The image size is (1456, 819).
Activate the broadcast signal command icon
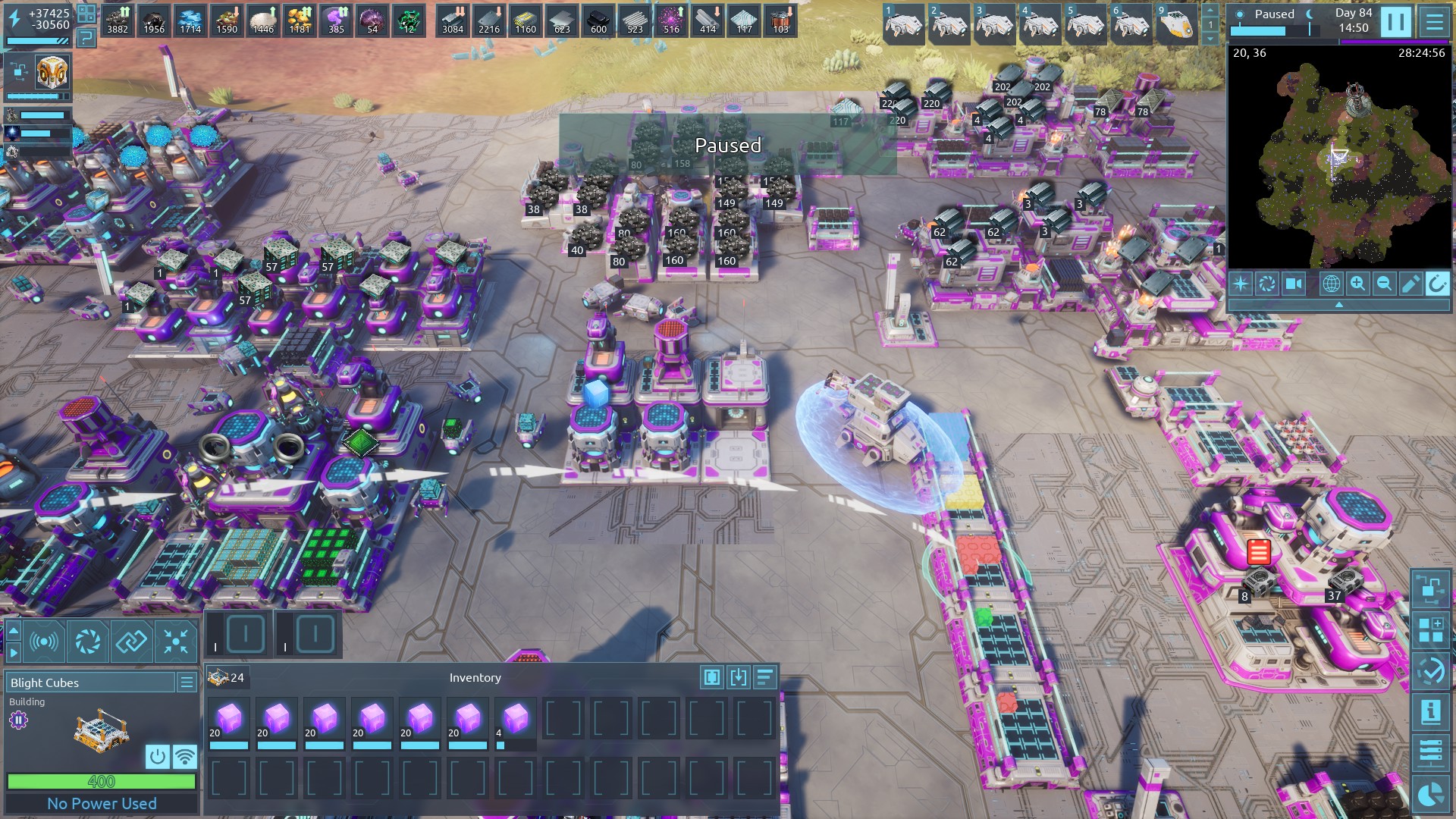tap(44, 642)
